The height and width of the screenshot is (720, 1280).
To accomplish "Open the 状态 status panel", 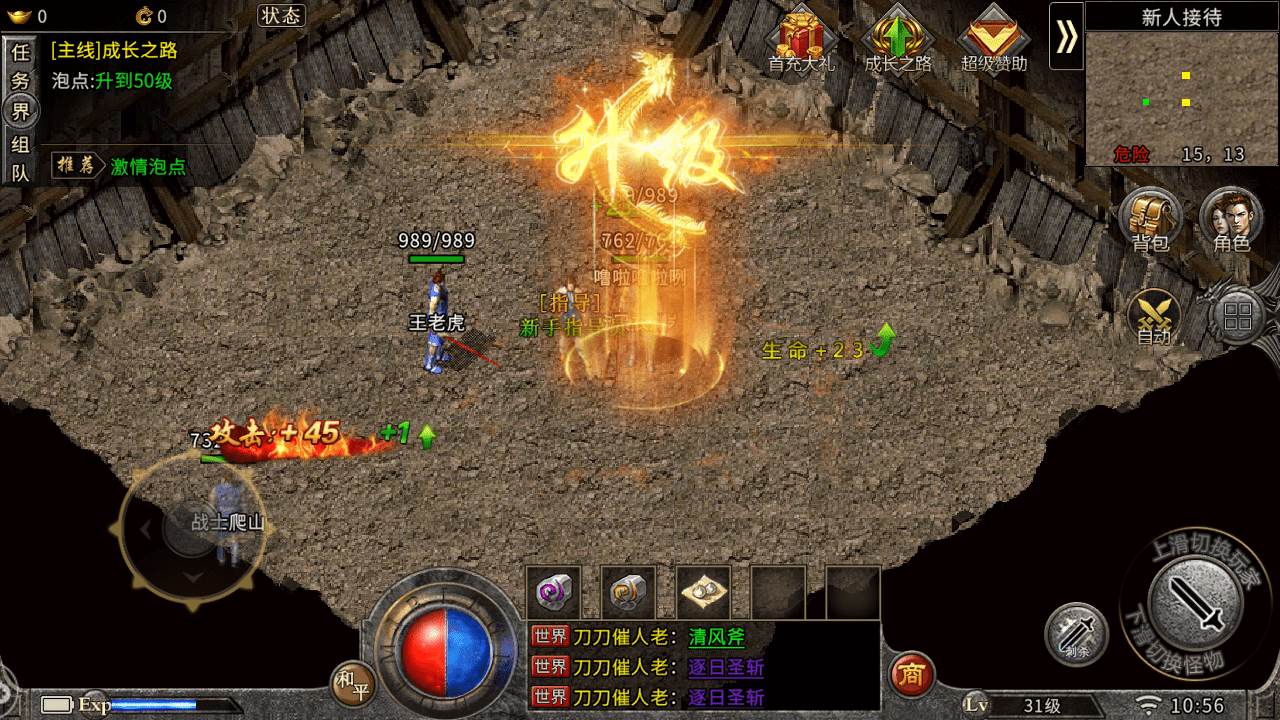I will pos(281,15).
